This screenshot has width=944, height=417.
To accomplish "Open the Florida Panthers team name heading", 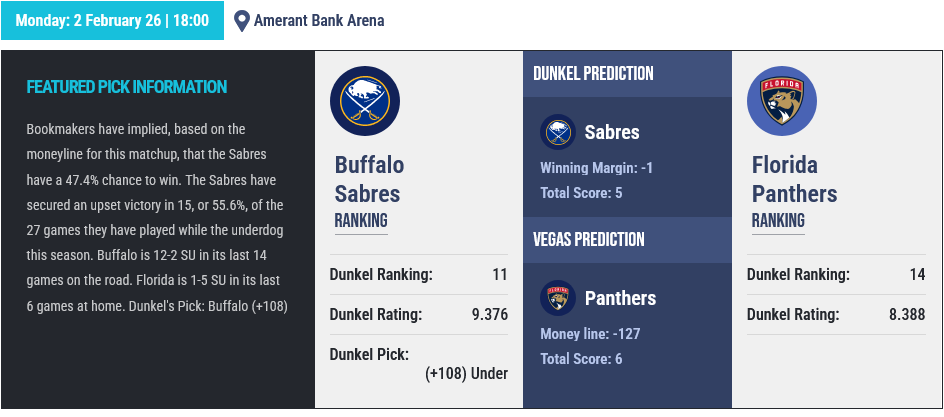I will [794, 179].
